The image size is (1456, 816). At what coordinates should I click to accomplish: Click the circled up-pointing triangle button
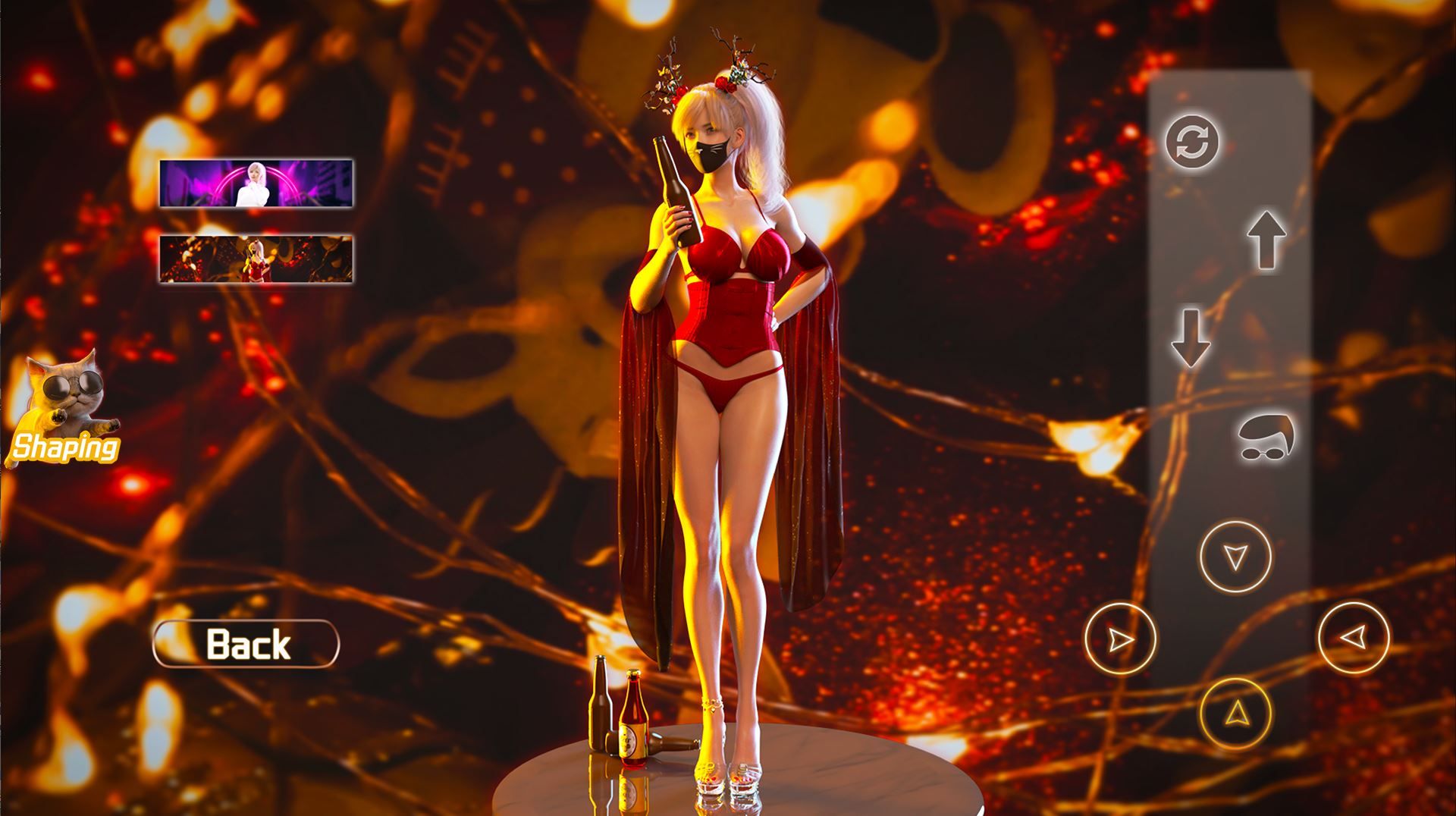click(x=1235, y=713)
